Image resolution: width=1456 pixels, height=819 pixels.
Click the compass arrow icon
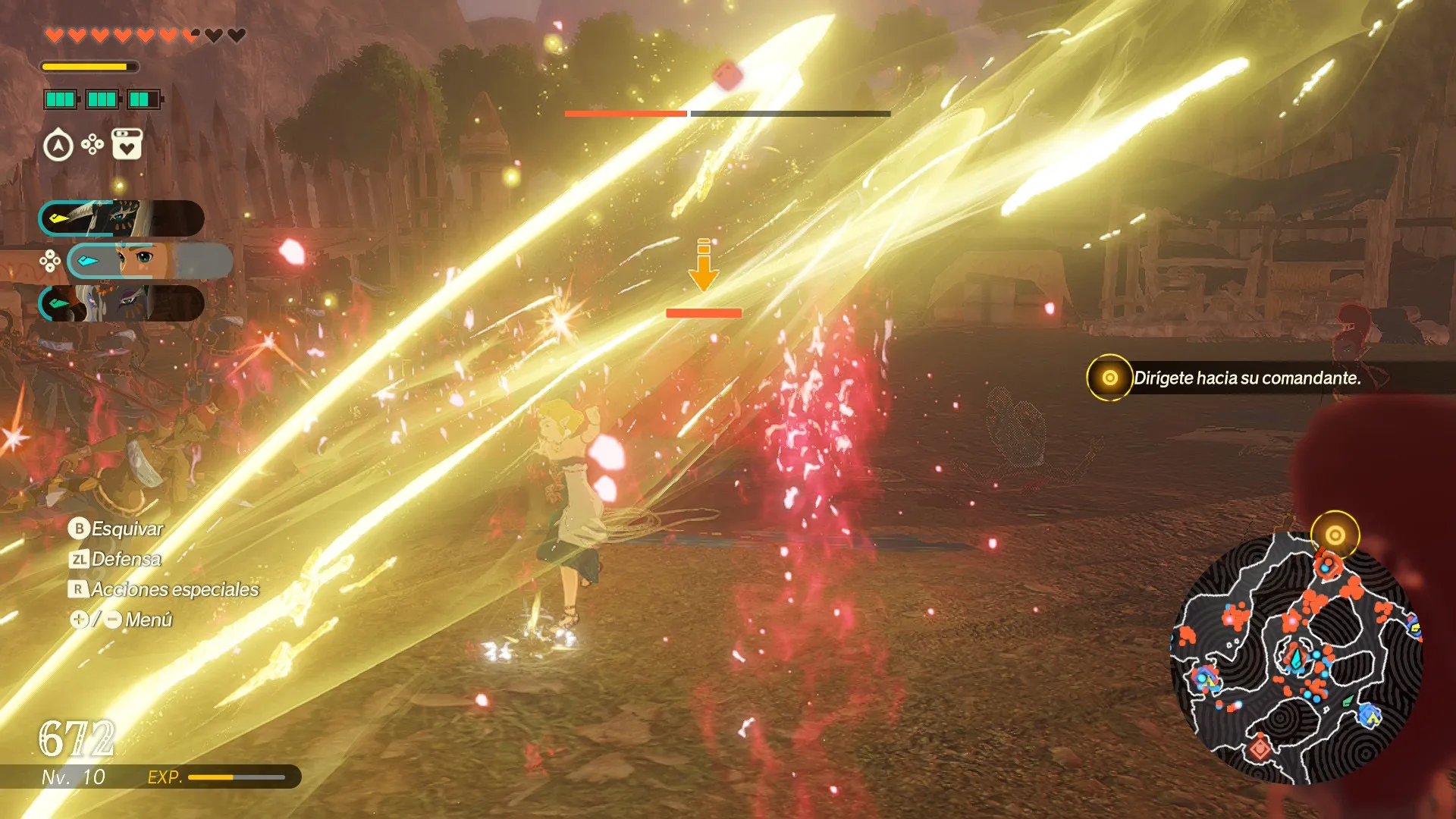(58, 146)
